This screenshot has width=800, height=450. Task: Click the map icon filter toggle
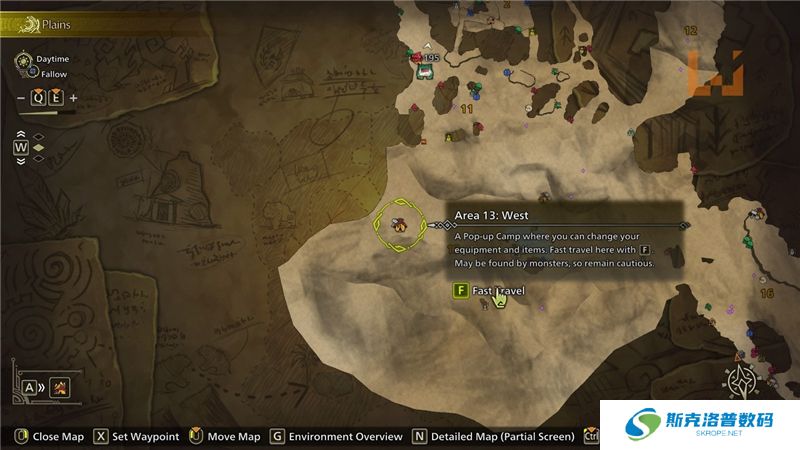(x=61, y=387)
